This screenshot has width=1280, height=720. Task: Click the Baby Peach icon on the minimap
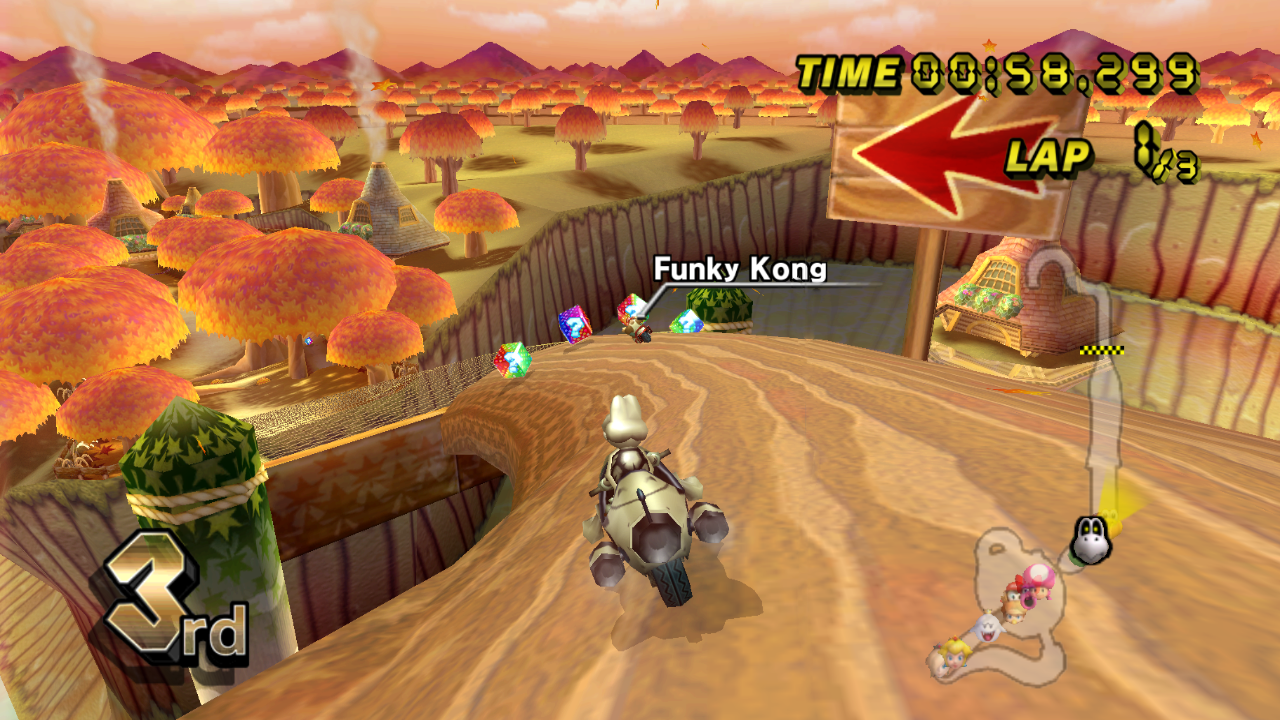pyautogui.click(x=1014, y=616)
